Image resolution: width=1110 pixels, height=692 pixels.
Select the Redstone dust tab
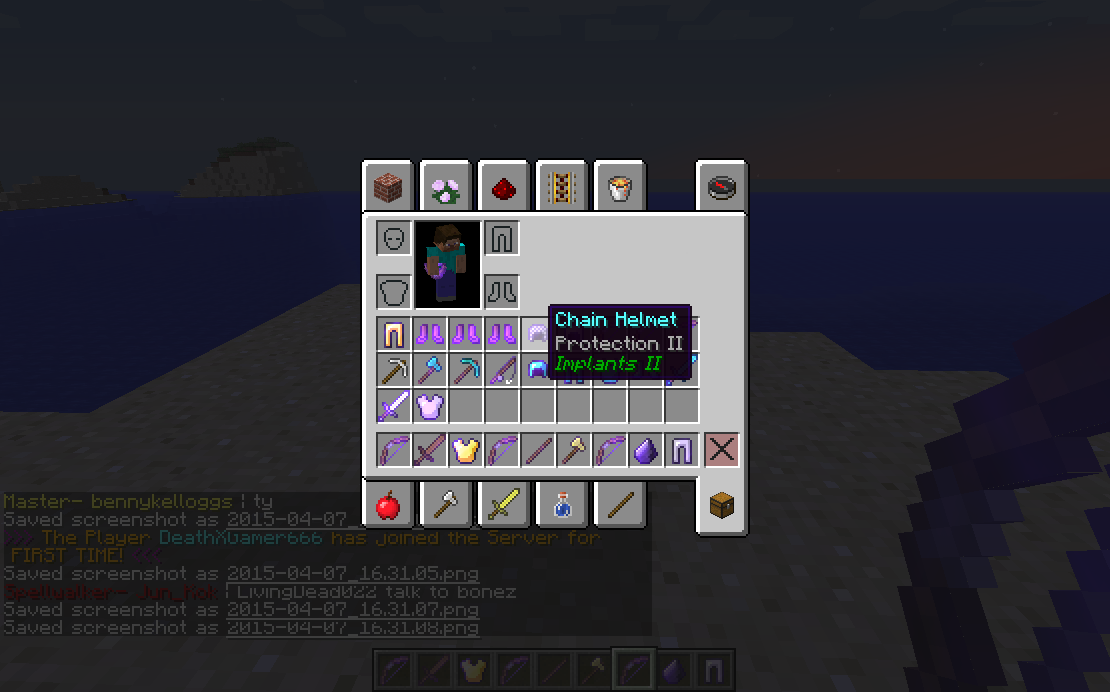503,186
